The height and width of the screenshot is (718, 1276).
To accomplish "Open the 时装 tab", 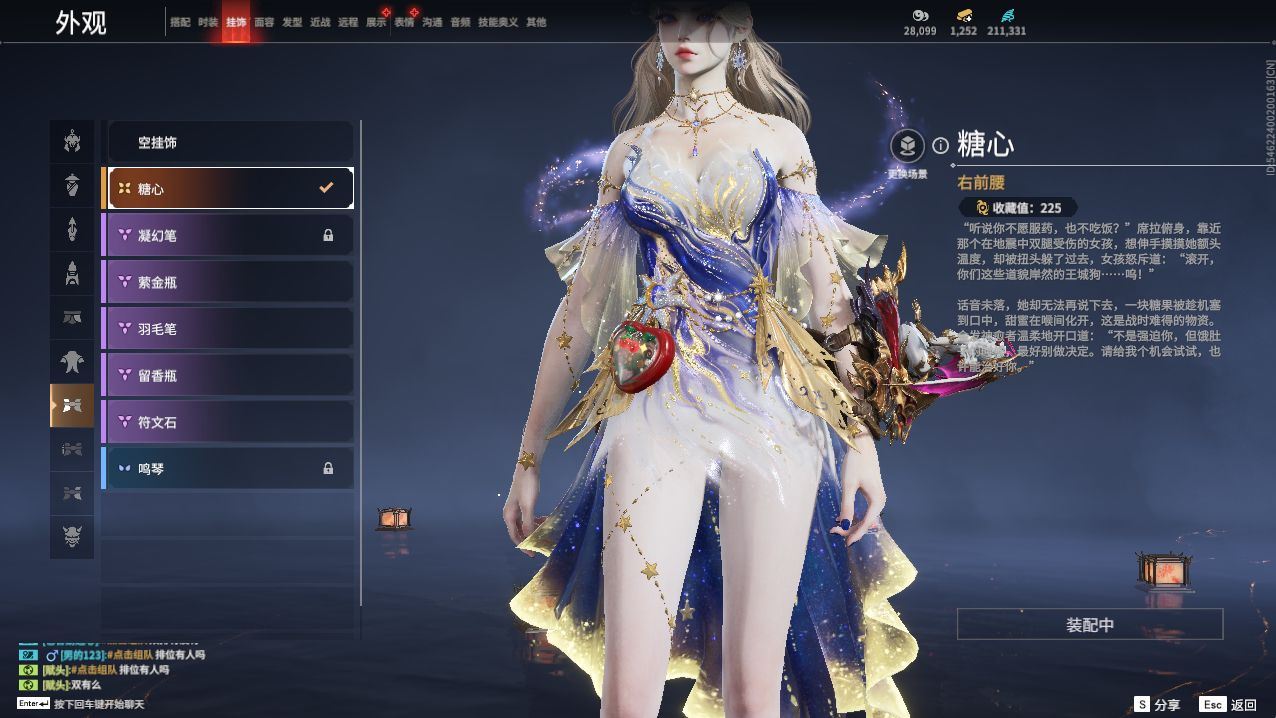I will [208, 22].
